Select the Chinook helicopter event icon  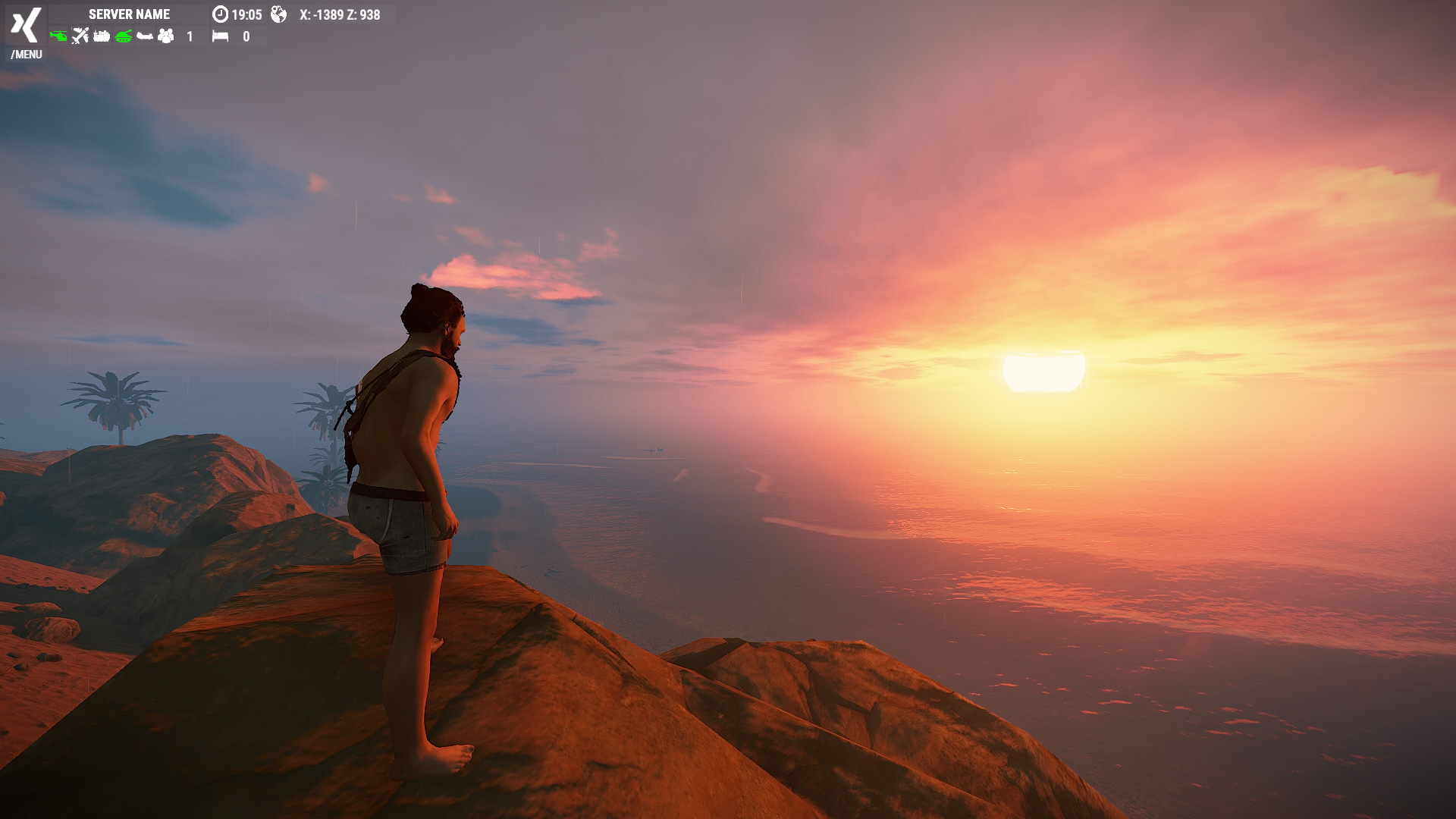145,36
